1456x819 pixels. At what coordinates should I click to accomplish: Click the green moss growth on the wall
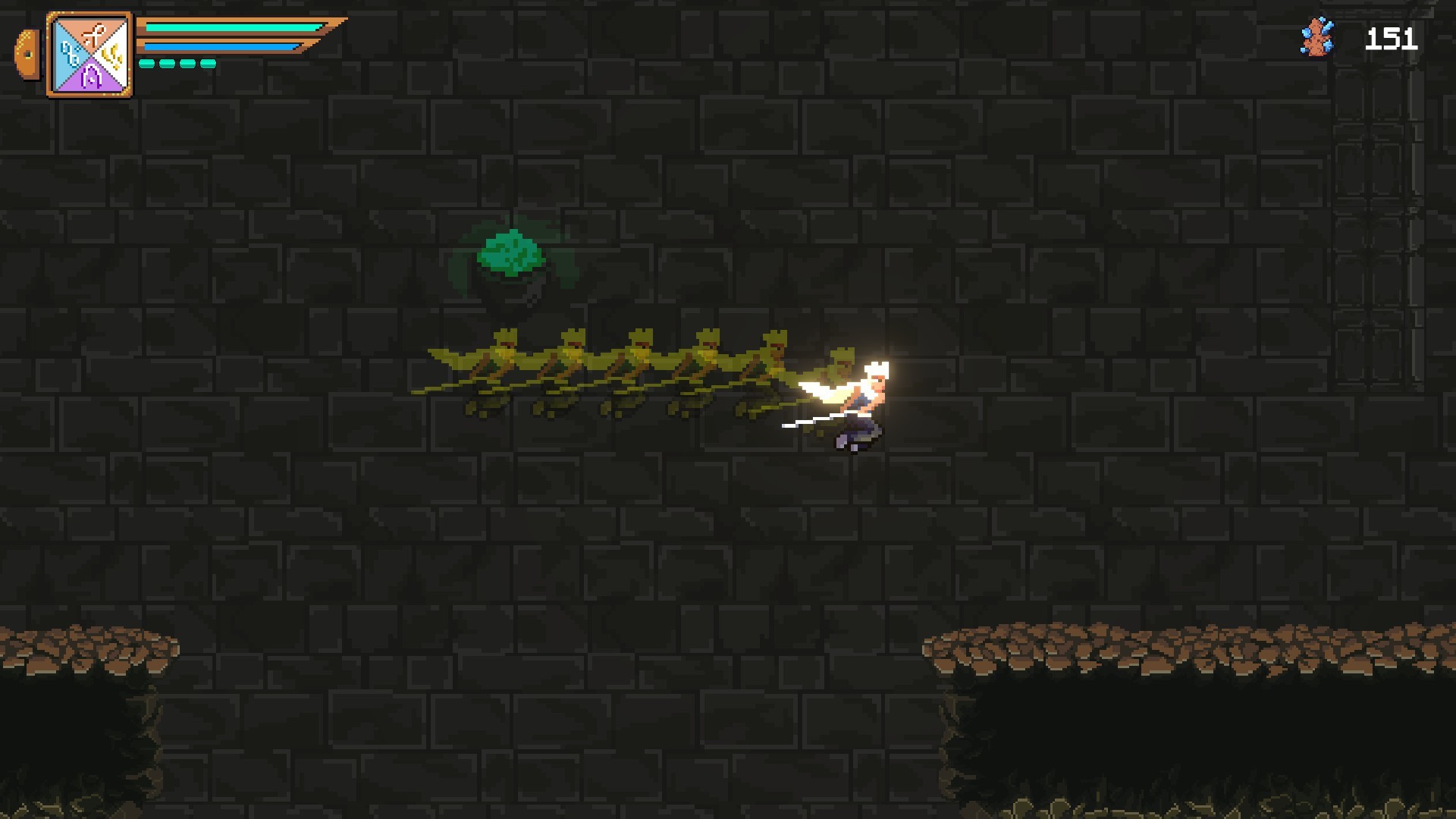click(x=513, y=250)
